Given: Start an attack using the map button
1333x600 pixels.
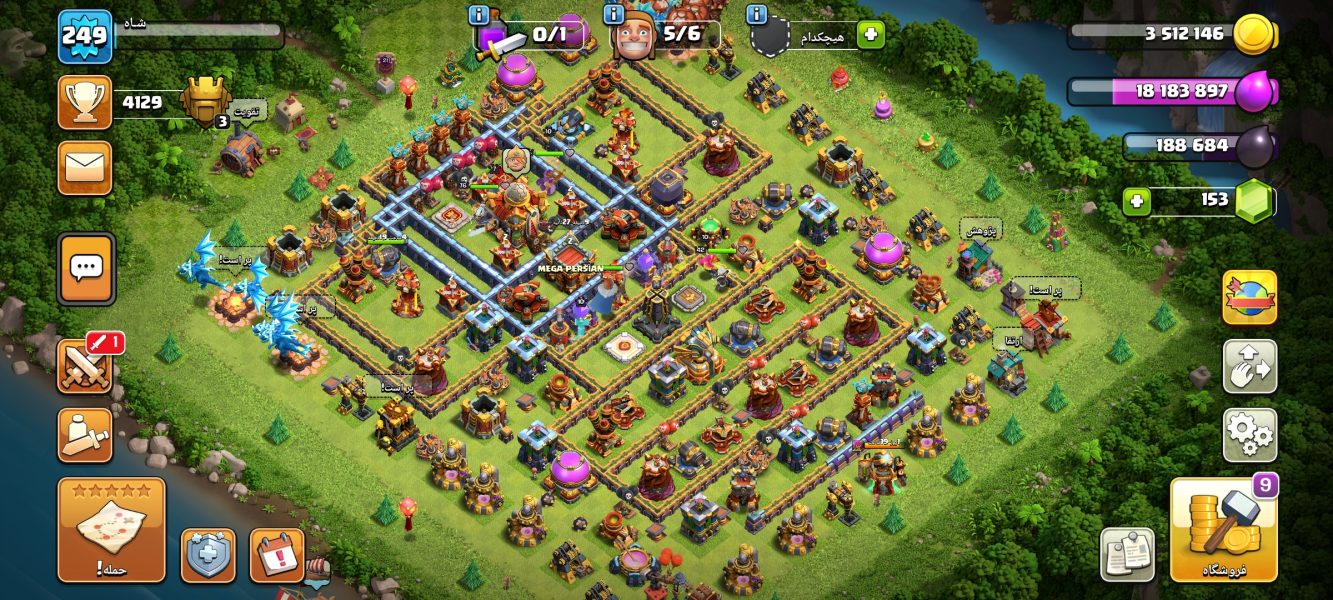Looking at the screenshot, I should [111, 529].
